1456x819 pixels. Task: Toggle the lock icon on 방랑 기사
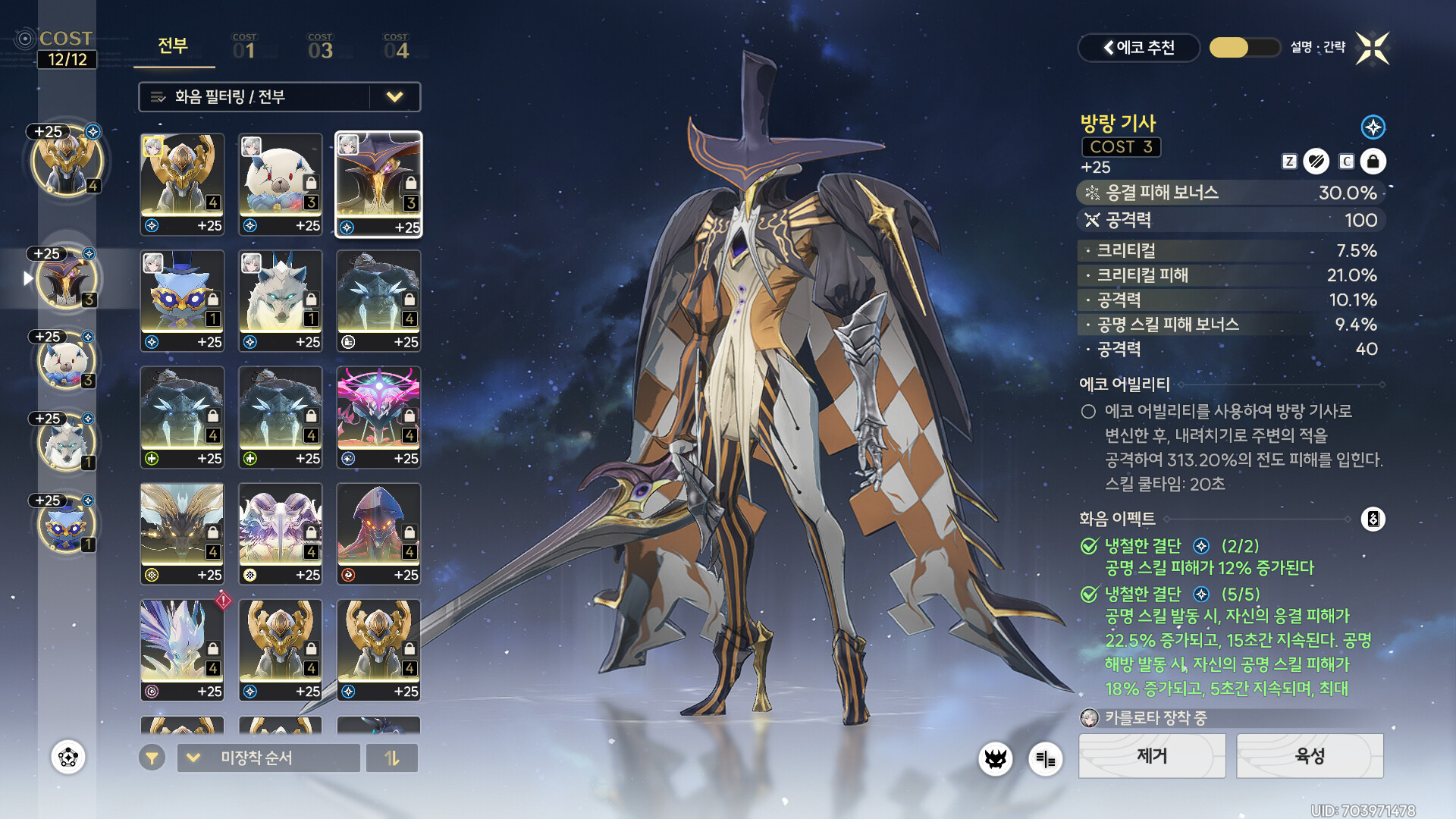pyautogui.click(x=1373, y=162)
